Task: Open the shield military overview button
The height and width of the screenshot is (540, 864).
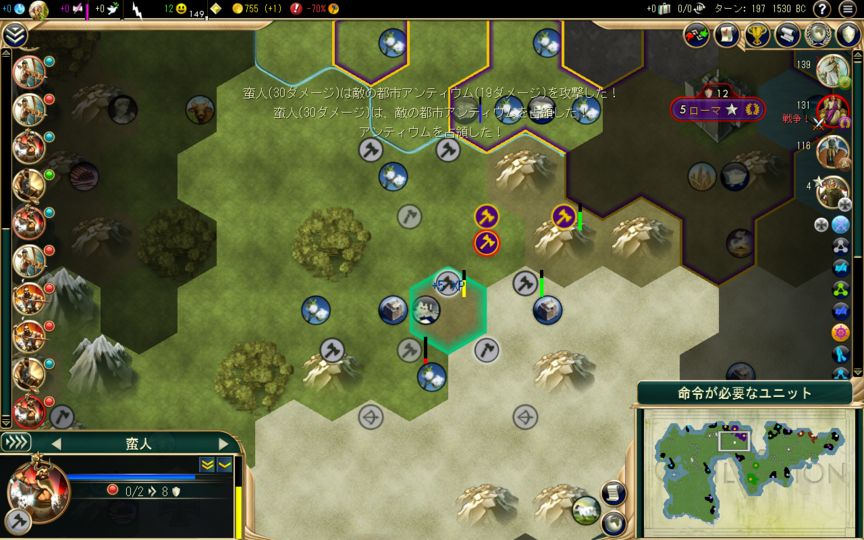Action: [x=848, y=35]
